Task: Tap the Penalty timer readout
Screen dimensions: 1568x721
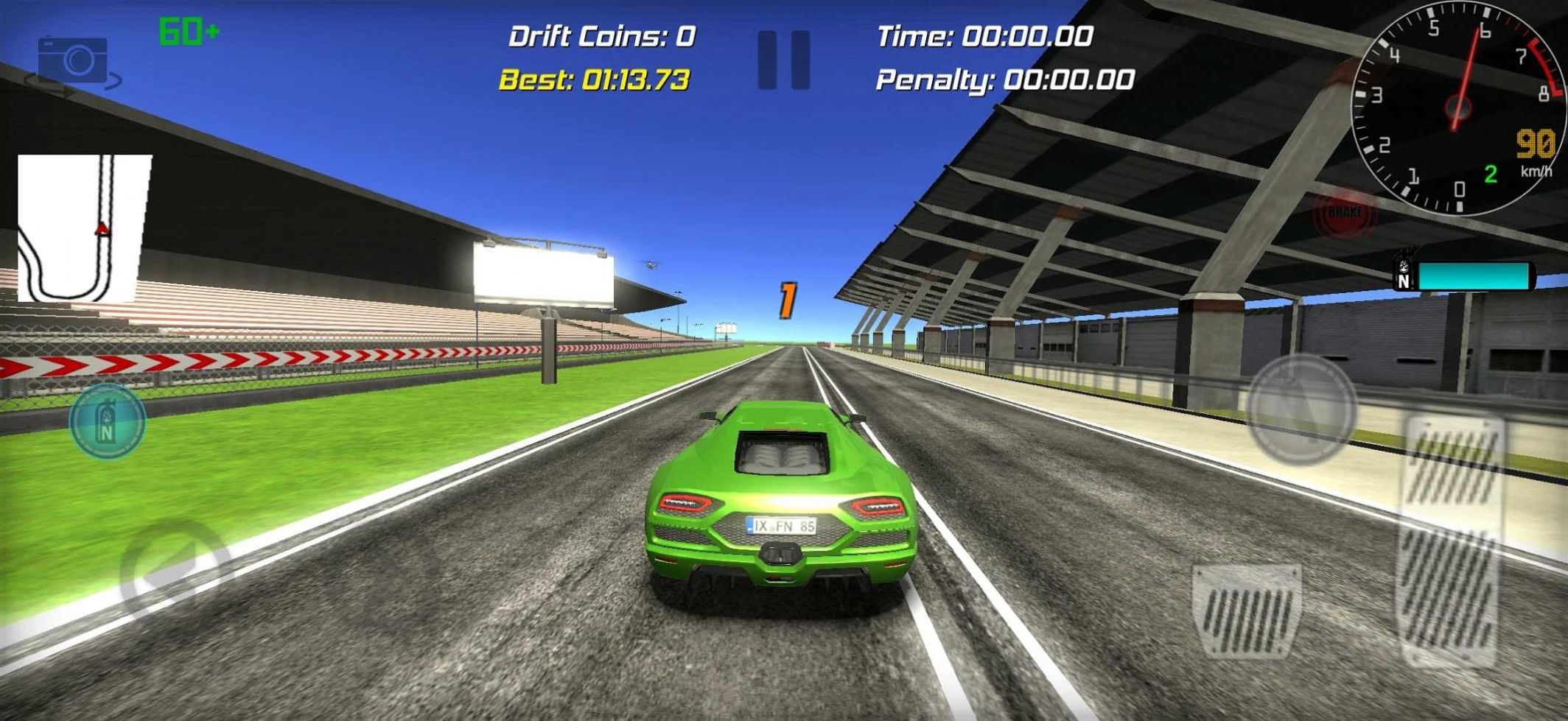Action: pyautogui.click(x=1006, y=81)
